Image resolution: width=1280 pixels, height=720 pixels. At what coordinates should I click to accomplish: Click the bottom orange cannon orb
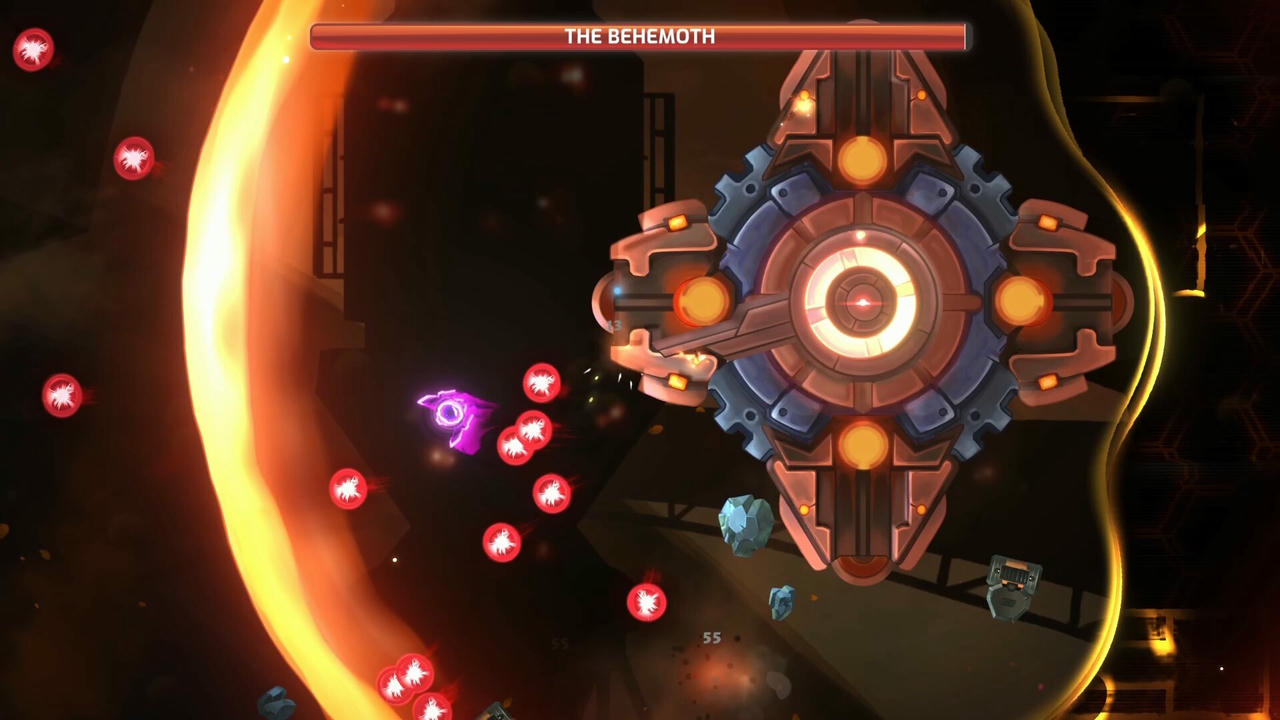(861, 440)
